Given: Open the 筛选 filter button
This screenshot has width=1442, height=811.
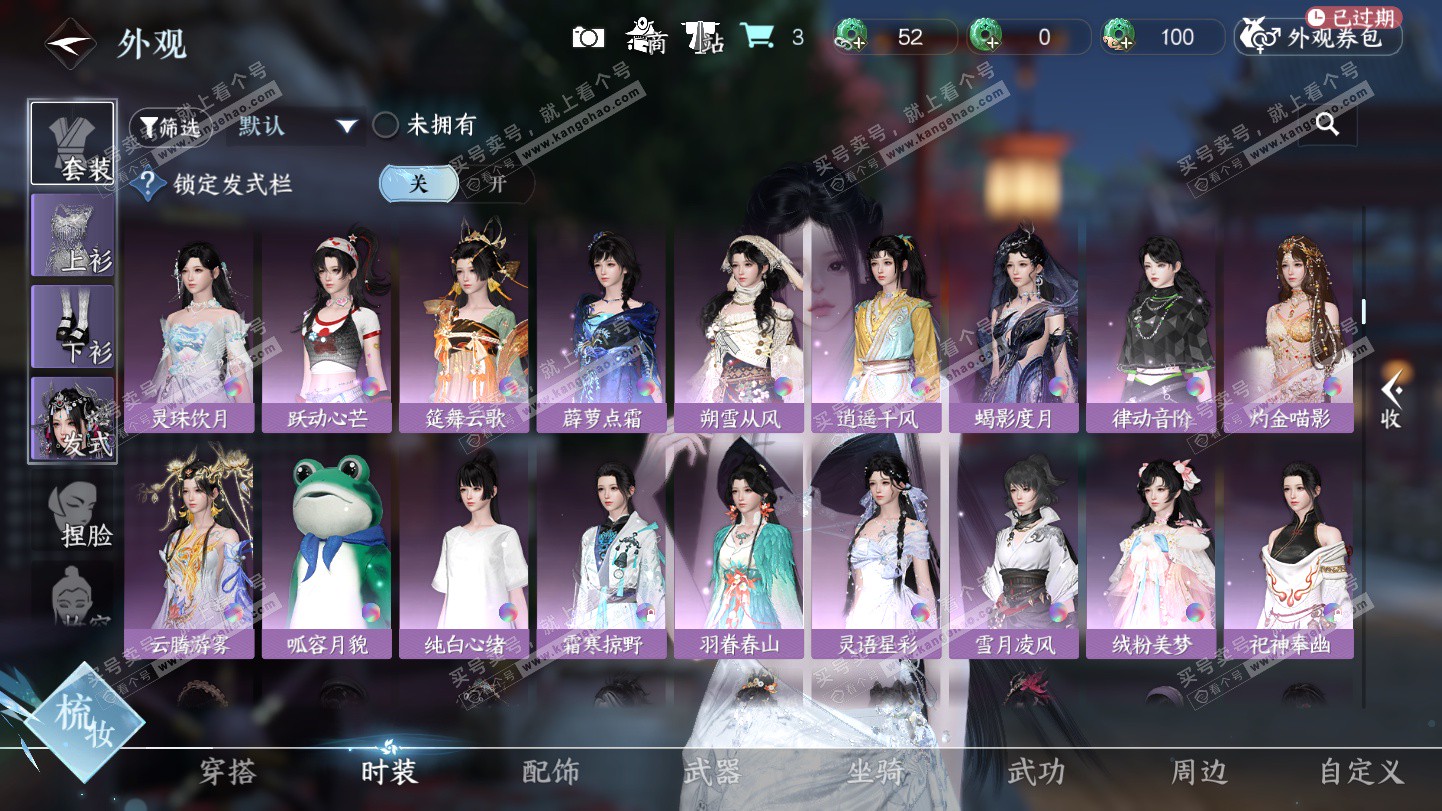Looking at the screenshot, I should coord(169,126).
